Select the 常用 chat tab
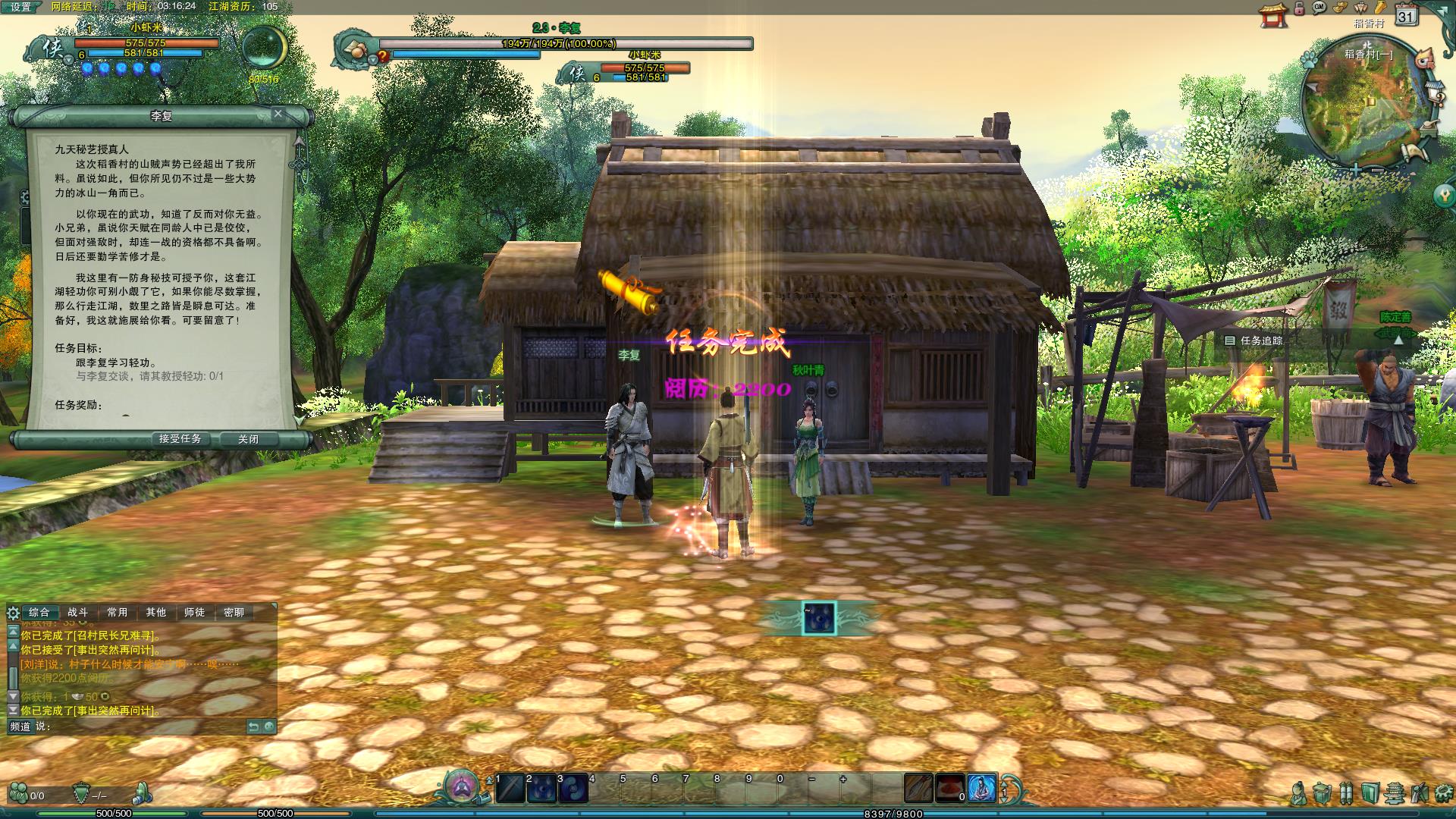The height and width of the screenshot is (819, 1456). (x=118, y=612)
